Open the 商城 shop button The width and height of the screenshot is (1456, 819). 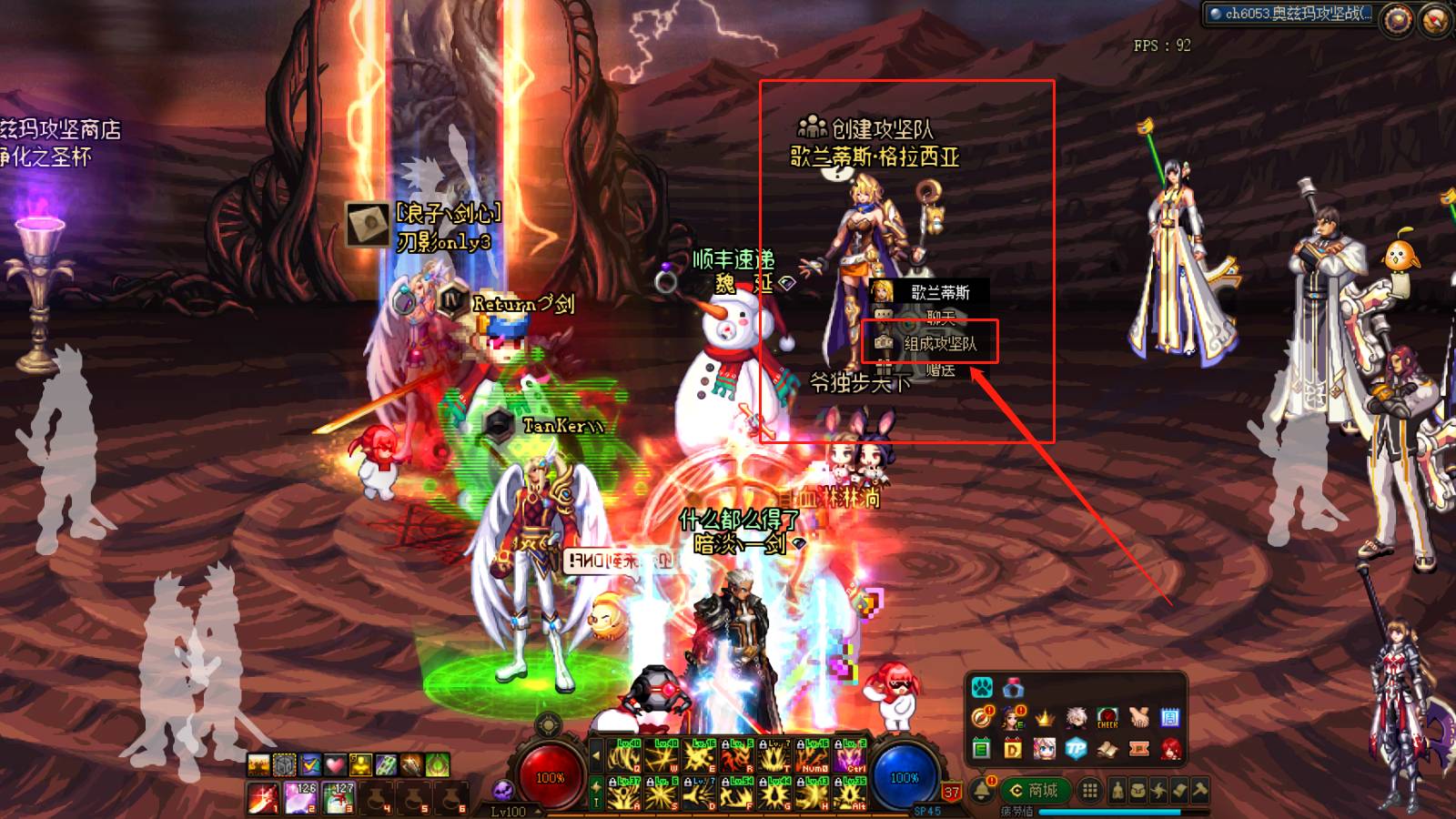coord(1034,791)
